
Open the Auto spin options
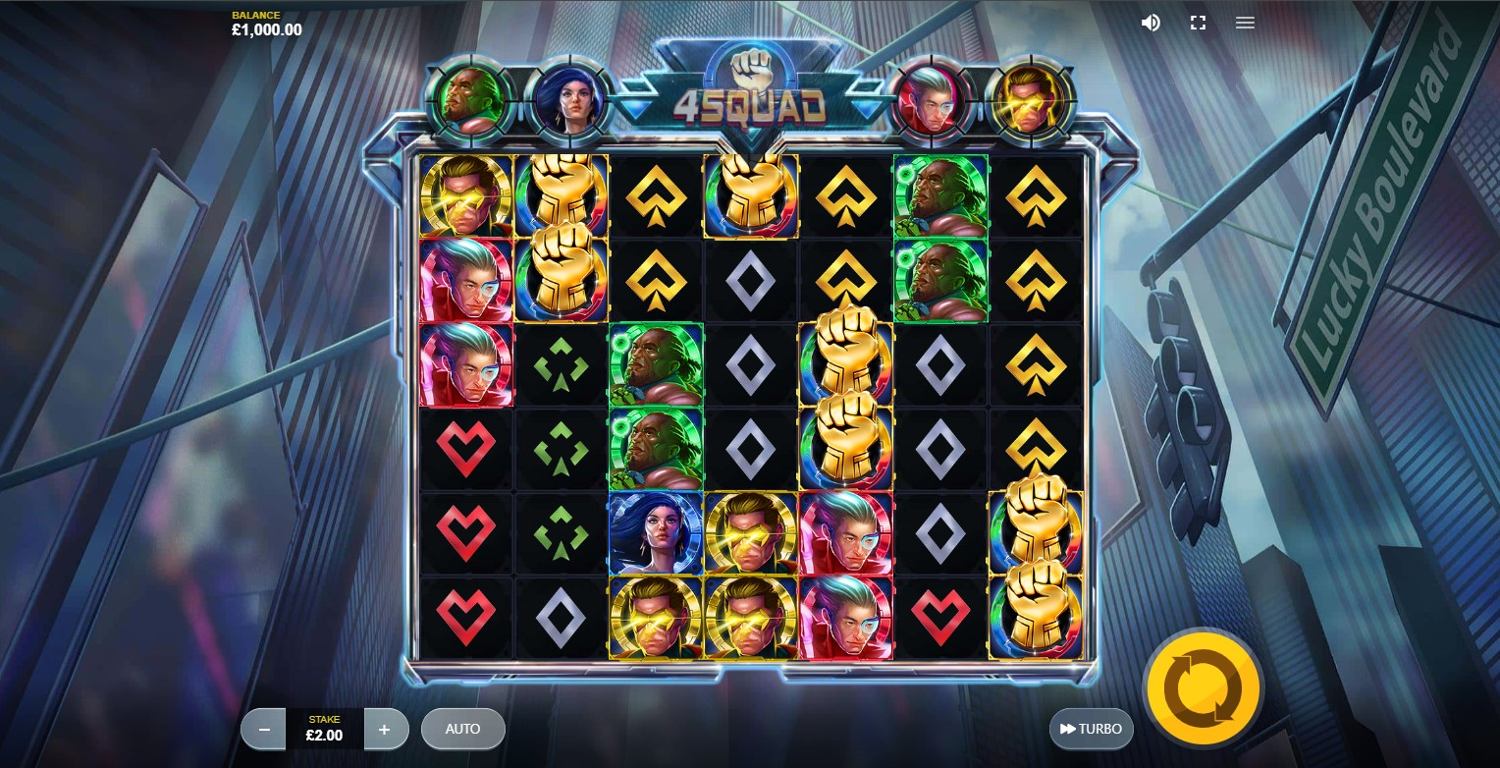click(x=463, y=729)
